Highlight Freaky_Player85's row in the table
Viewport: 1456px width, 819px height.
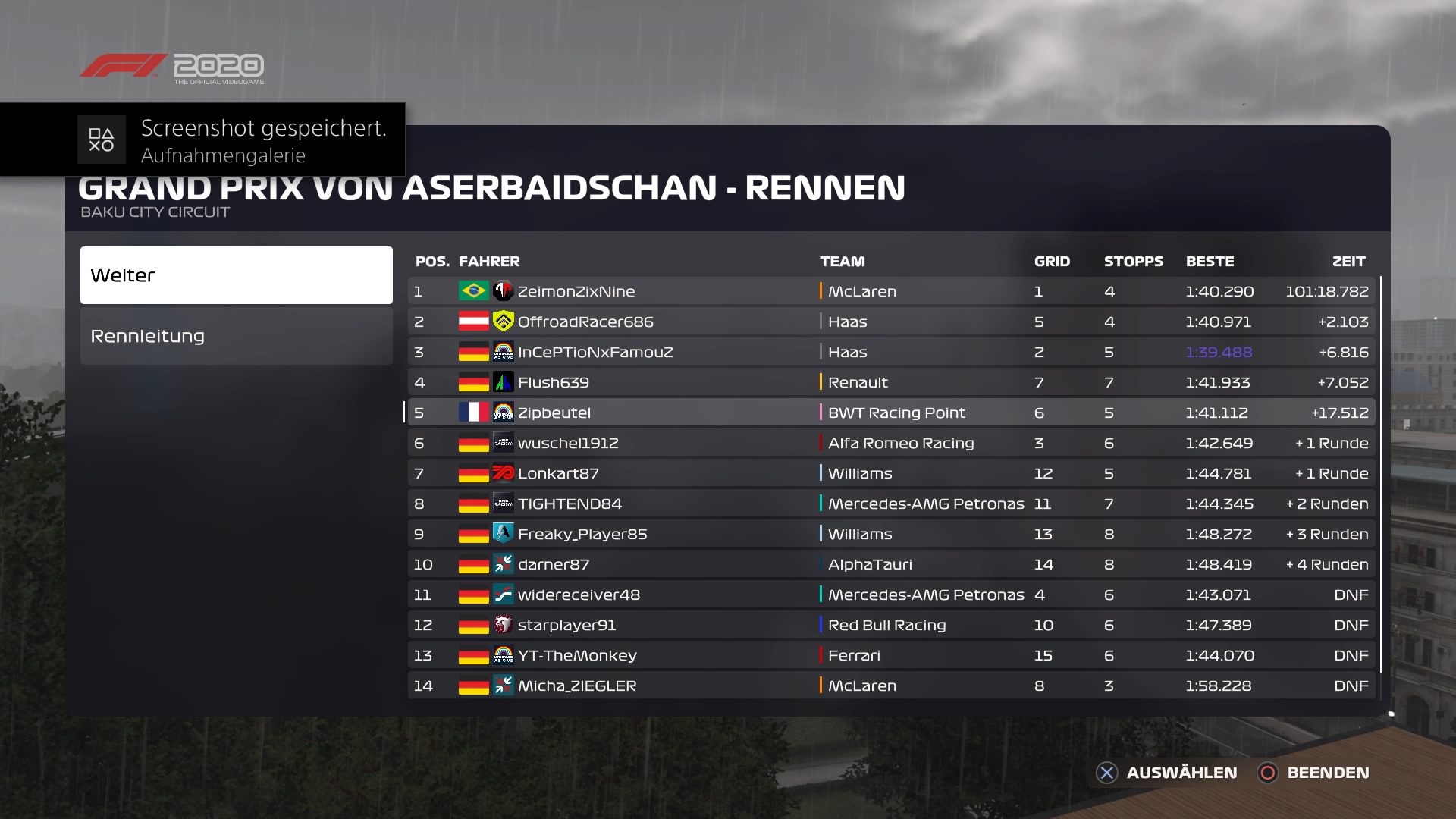click(x=891, y=534)
